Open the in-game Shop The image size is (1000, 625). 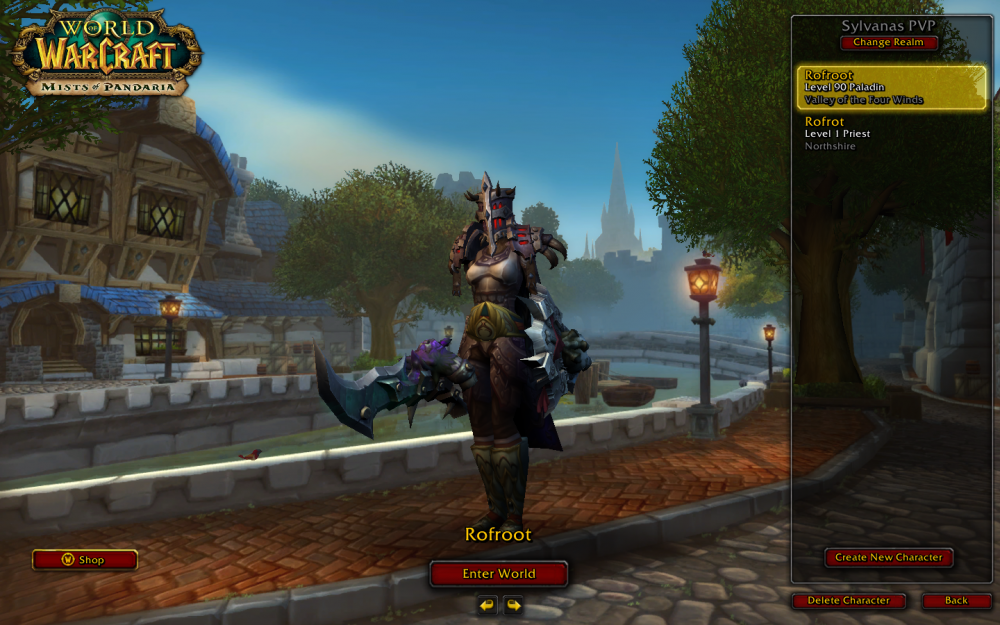[x=84, y=560]
